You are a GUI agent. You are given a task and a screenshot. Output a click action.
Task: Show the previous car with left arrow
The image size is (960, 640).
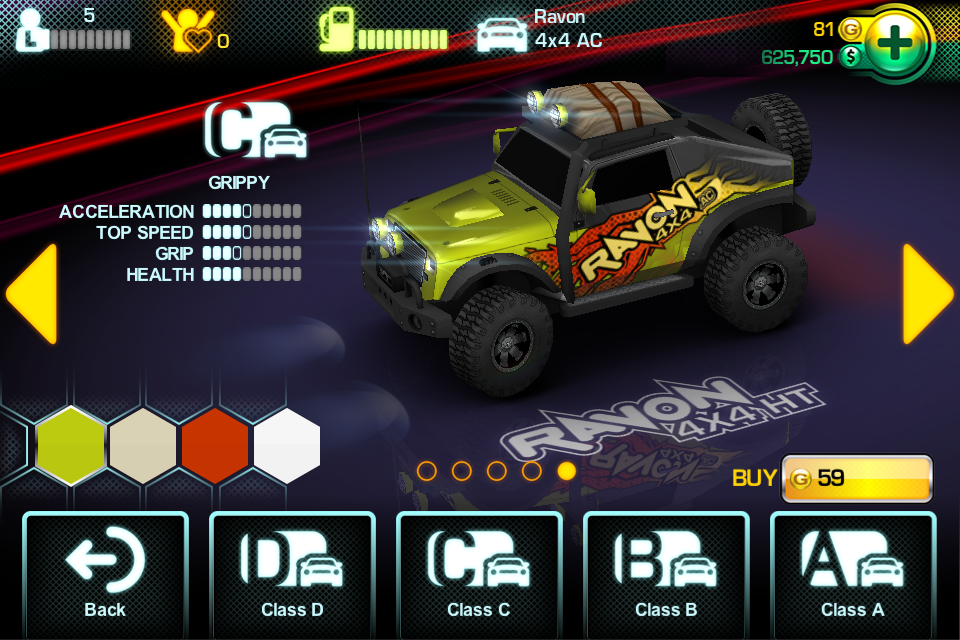[32, 294]
